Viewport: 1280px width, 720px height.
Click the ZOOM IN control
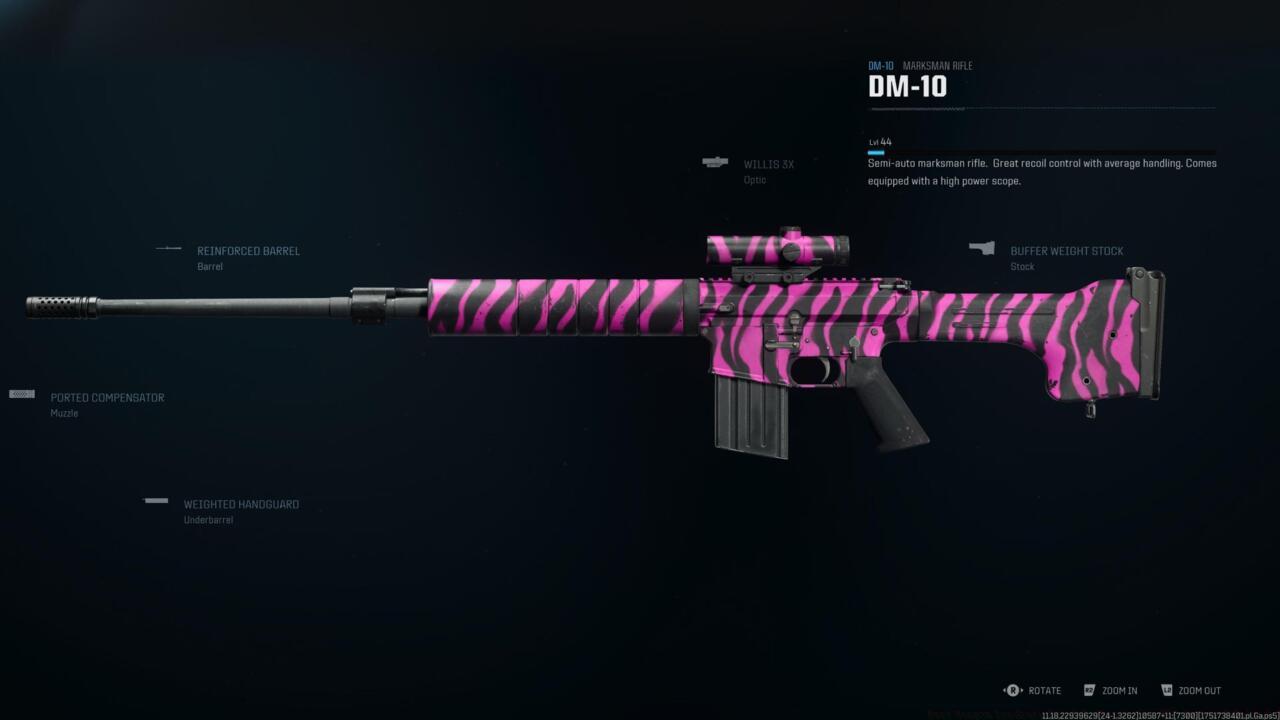coord(1117,690)
